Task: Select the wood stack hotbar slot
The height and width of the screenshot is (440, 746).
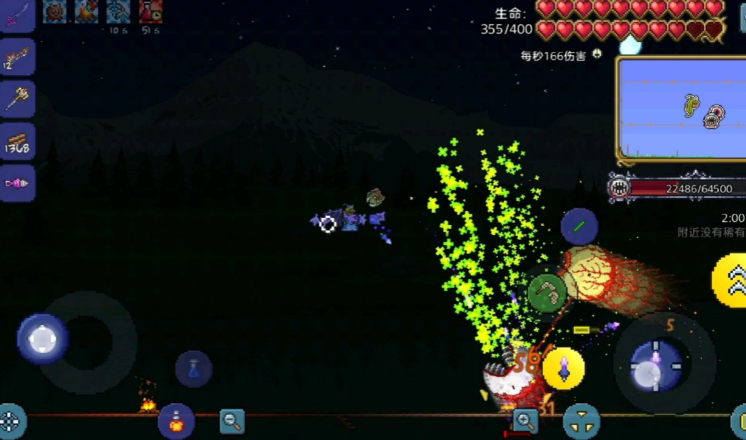Action: 17,142
